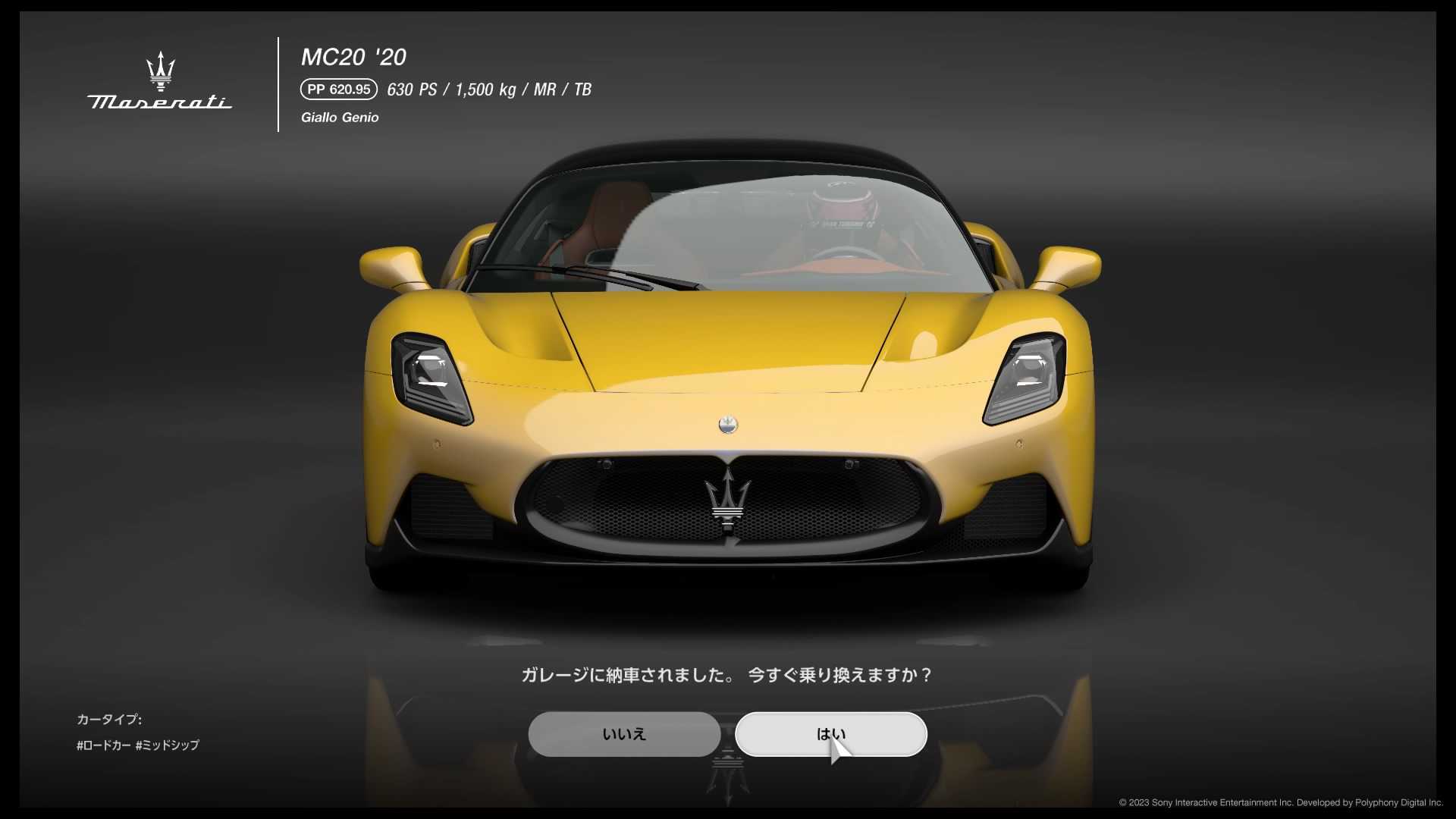
Task: Expand the カータイプ section
Action: 108,720
